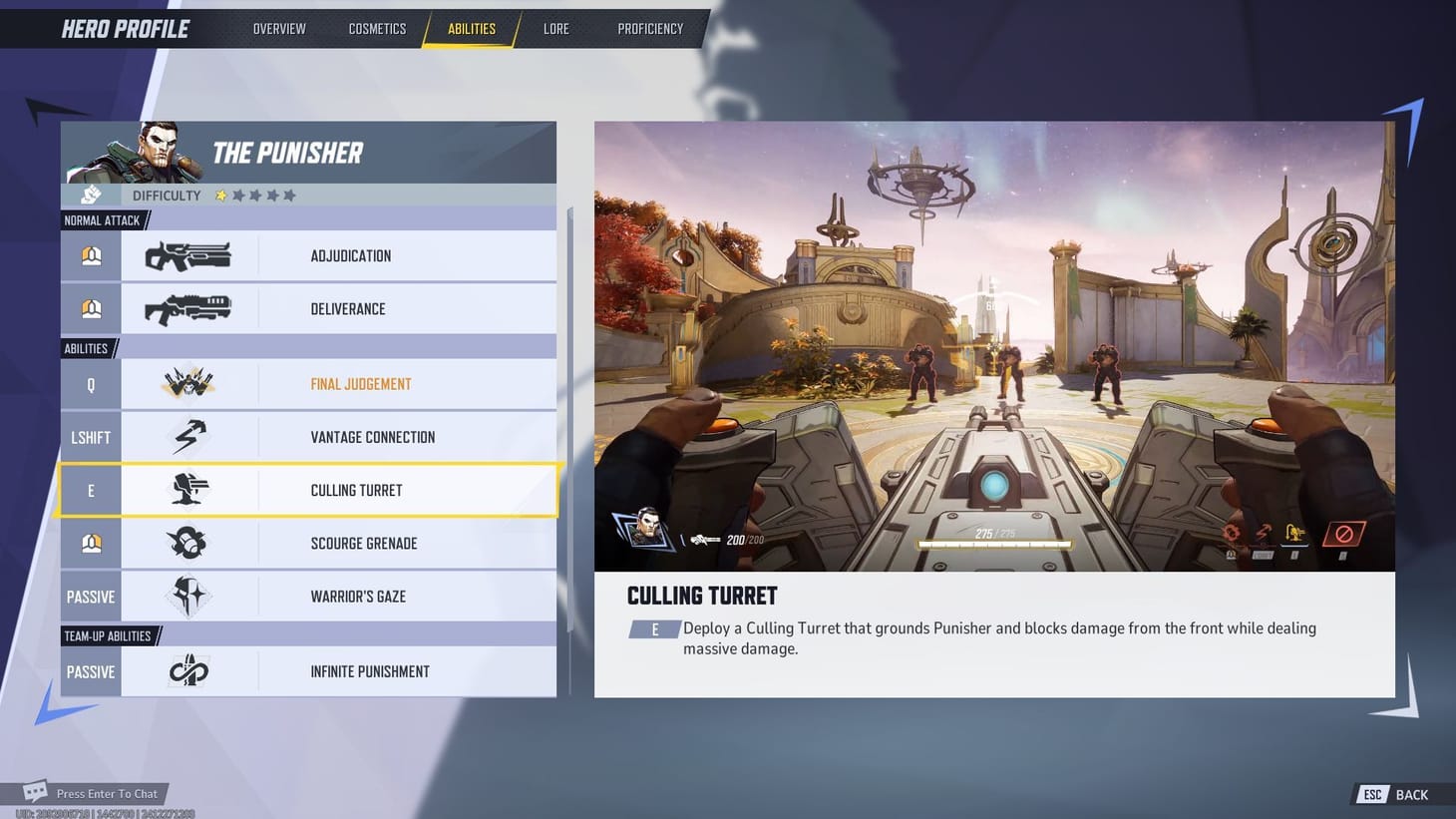Switch to the Proficiency tab

click(x=649, y=28)
